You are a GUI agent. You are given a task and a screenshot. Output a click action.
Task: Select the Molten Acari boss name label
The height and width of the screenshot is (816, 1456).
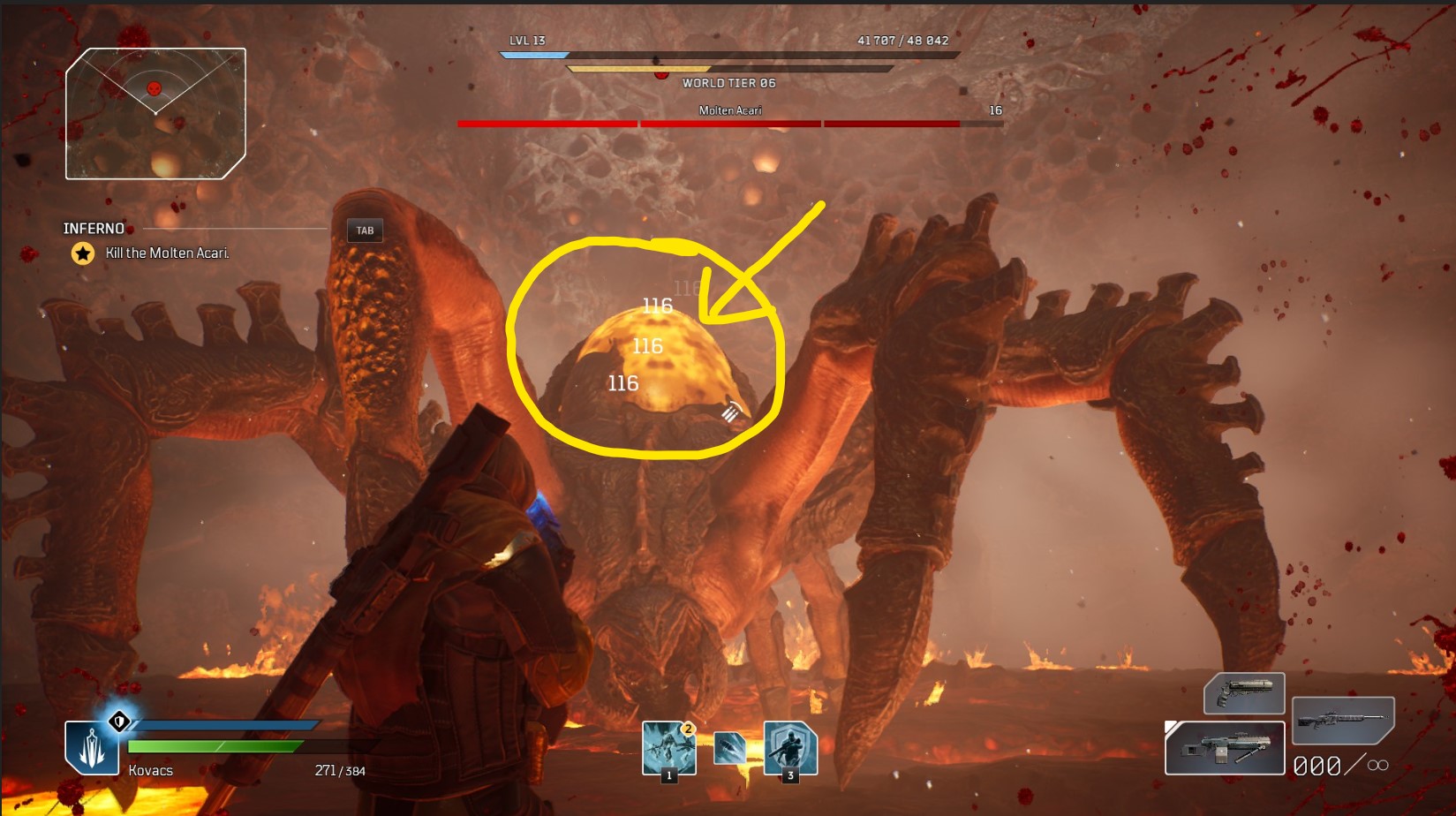(x=731, y=110)
